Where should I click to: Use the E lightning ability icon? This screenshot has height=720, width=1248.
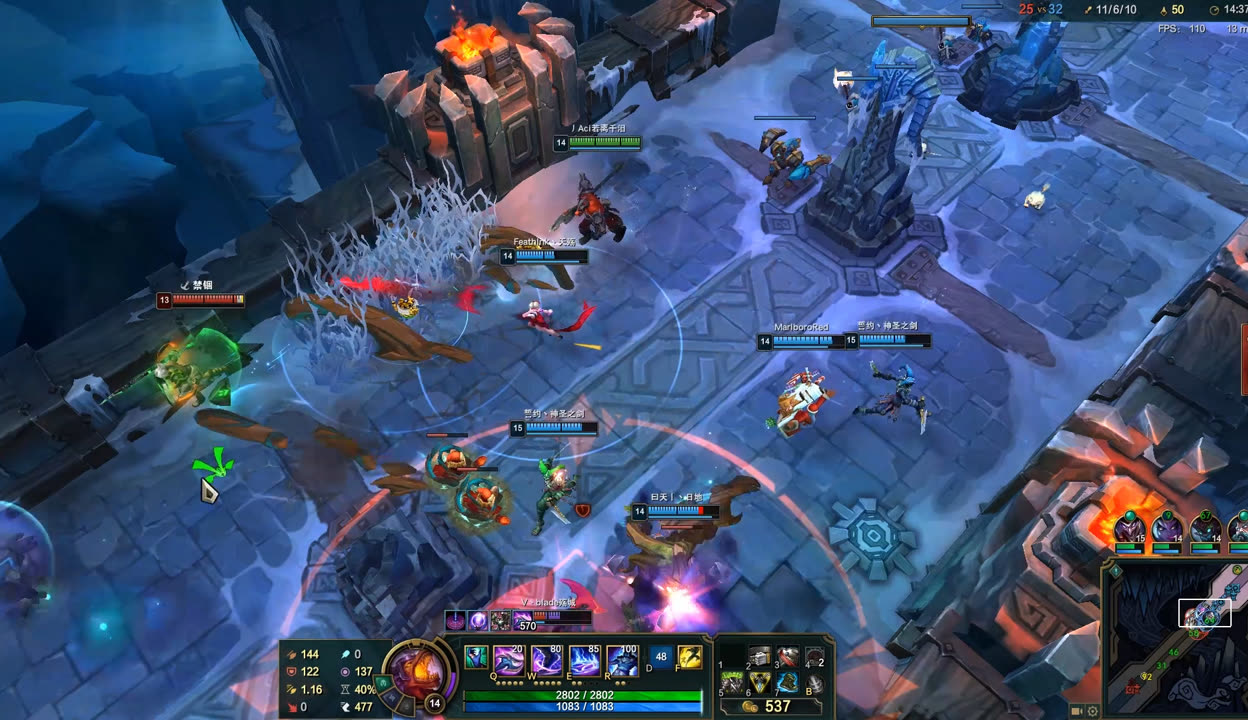pos(584,661)
